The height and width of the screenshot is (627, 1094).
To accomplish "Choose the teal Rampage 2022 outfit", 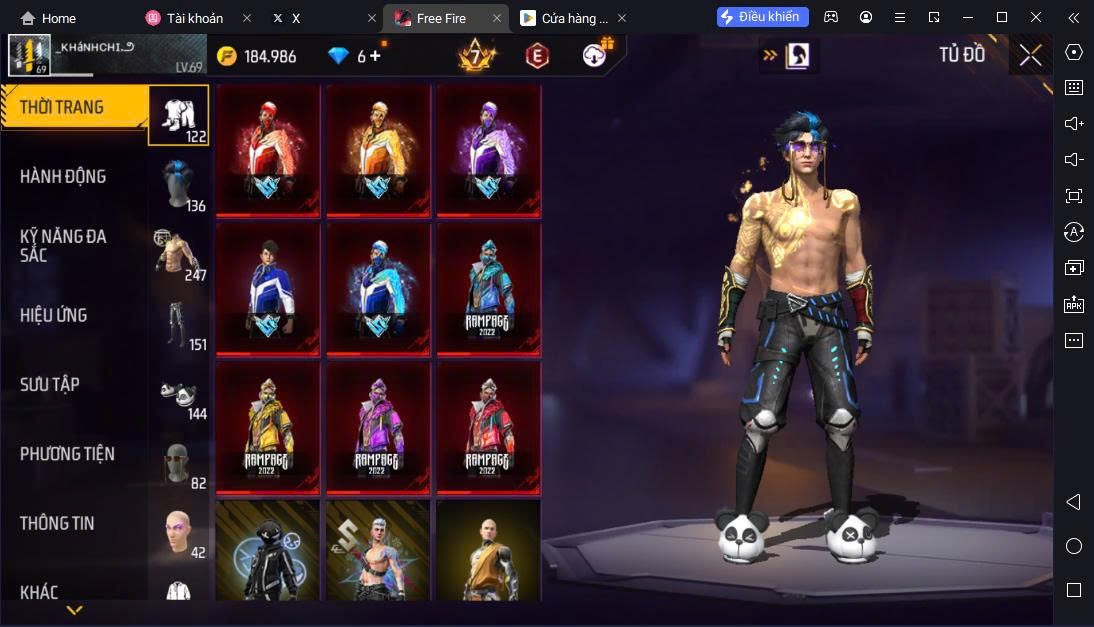I will [x=488, y=288].
